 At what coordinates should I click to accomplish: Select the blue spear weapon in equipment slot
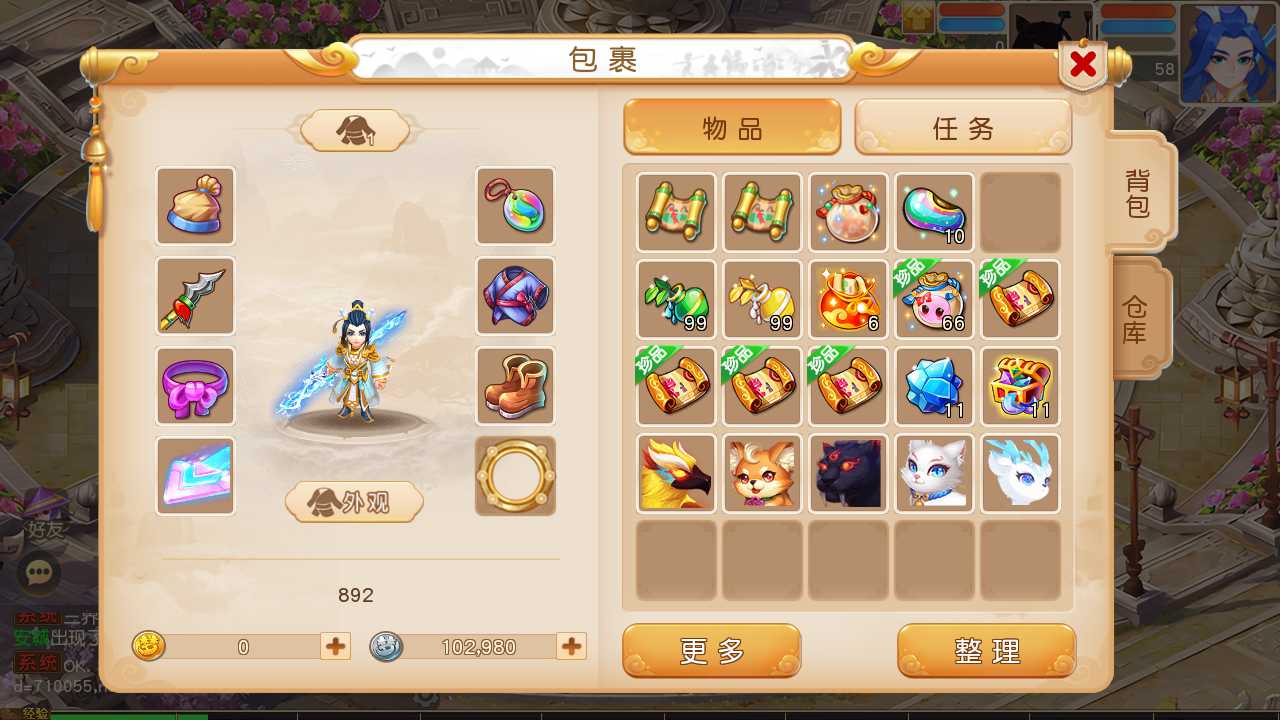pos(195,296)
